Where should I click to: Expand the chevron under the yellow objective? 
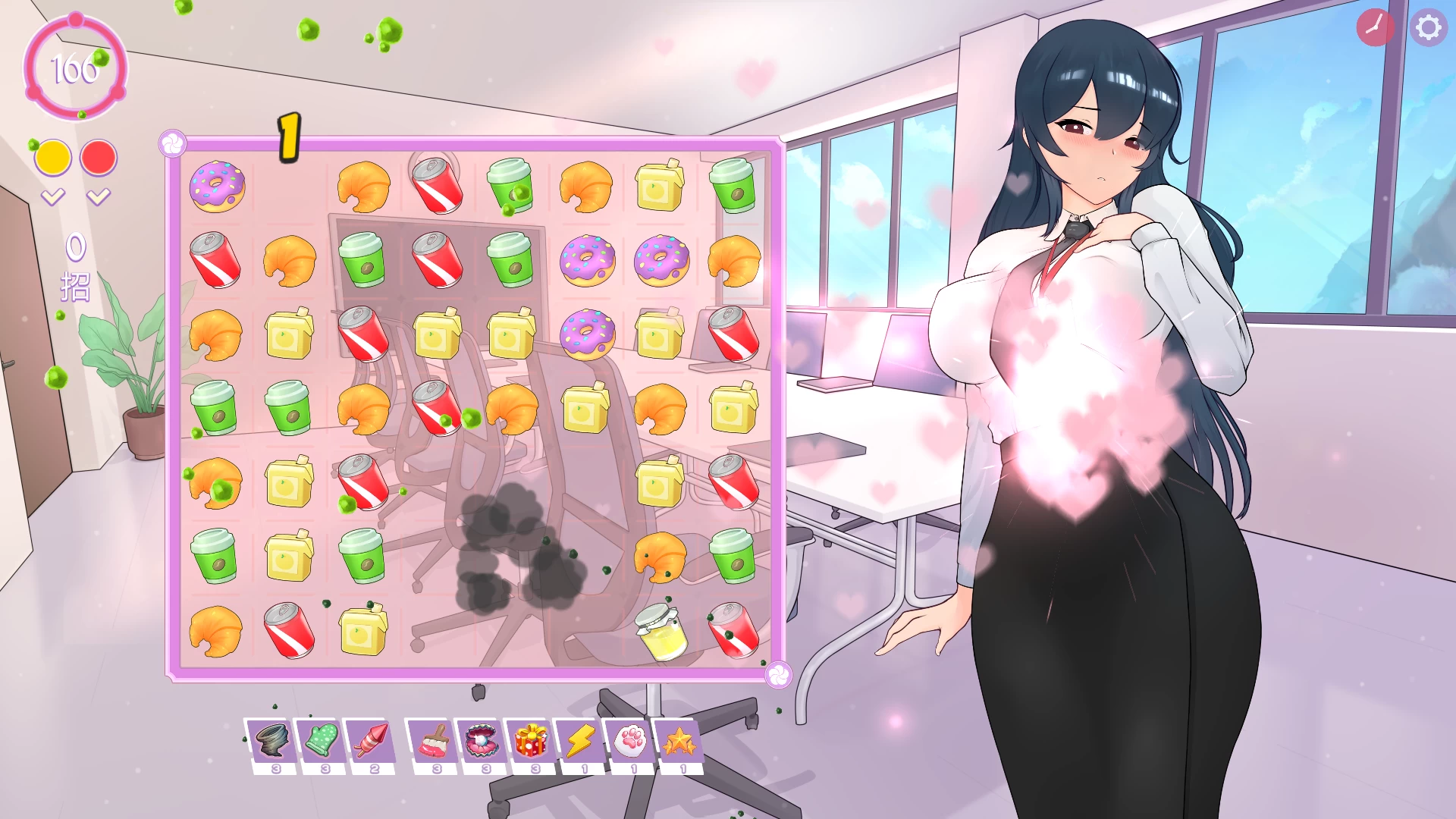tap(52, 196)
